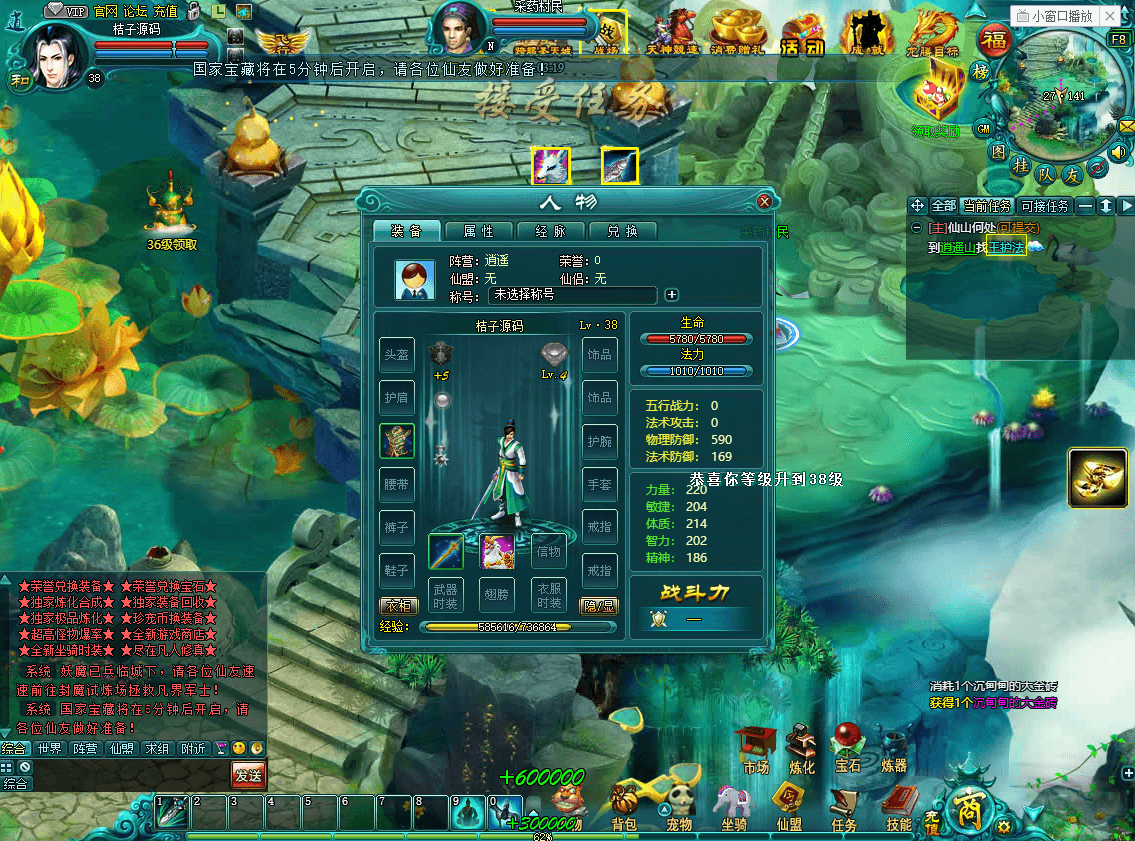The width and height of the screenshot is (1135, 841).
Task: Open the 衣柜 wardrobe button
Action: (398, 605)
